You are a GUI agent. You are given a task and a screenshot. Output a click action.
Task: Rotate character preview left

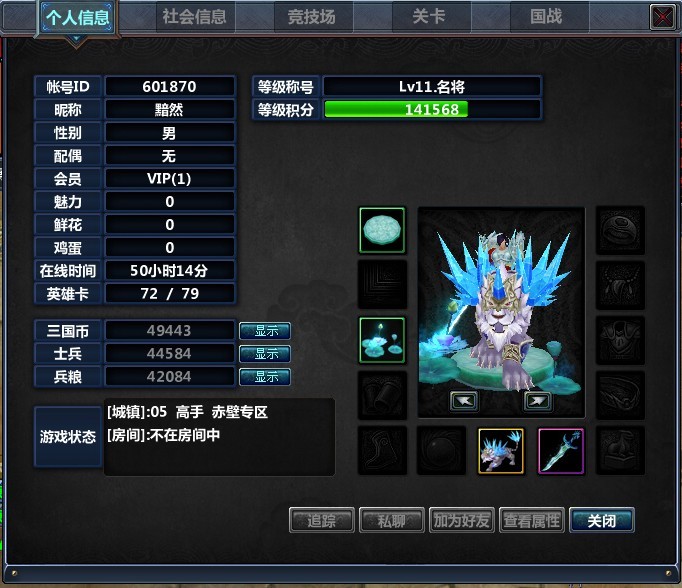(464, 401)
